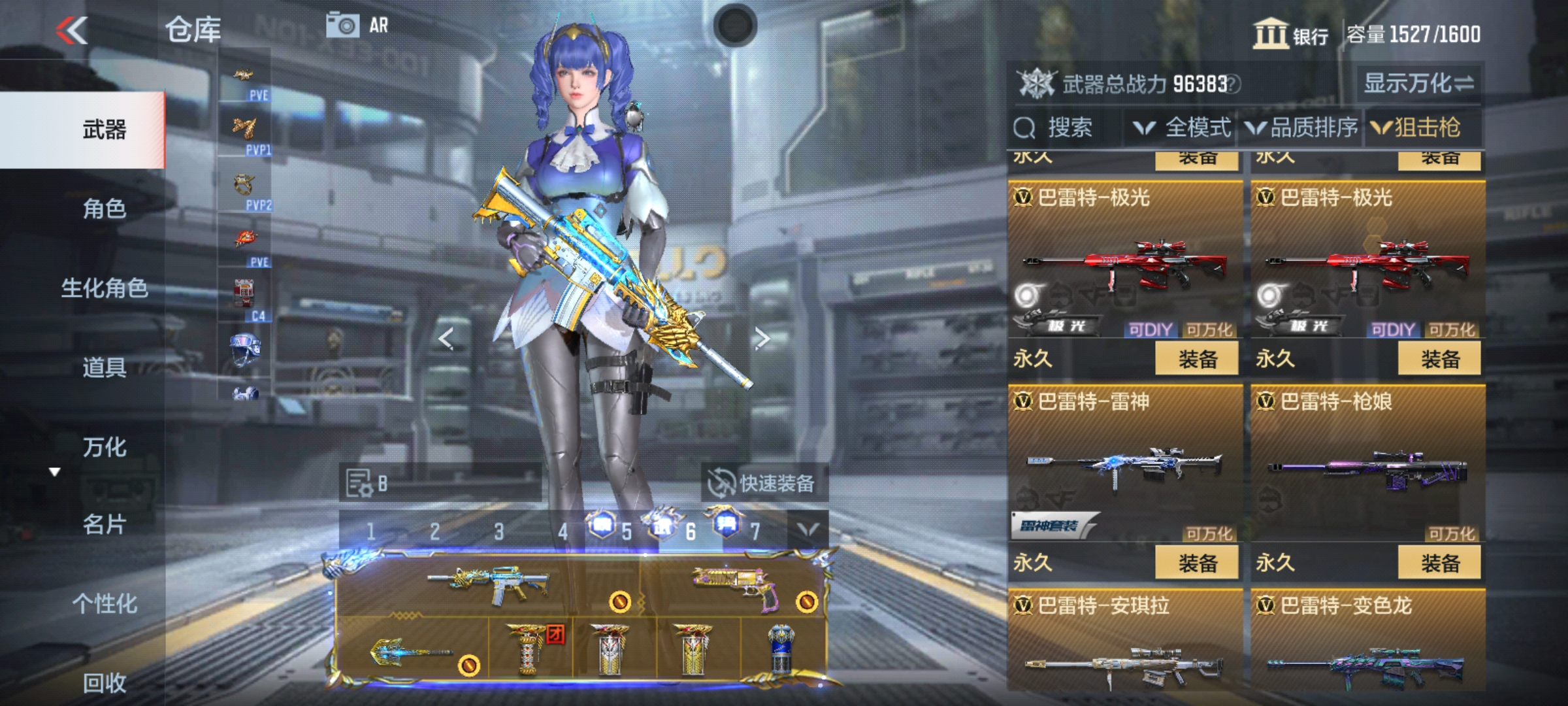Open the 名片 name card tab
The width and height of the screenshot is (1568, 706).
click(x=105, y=524)
